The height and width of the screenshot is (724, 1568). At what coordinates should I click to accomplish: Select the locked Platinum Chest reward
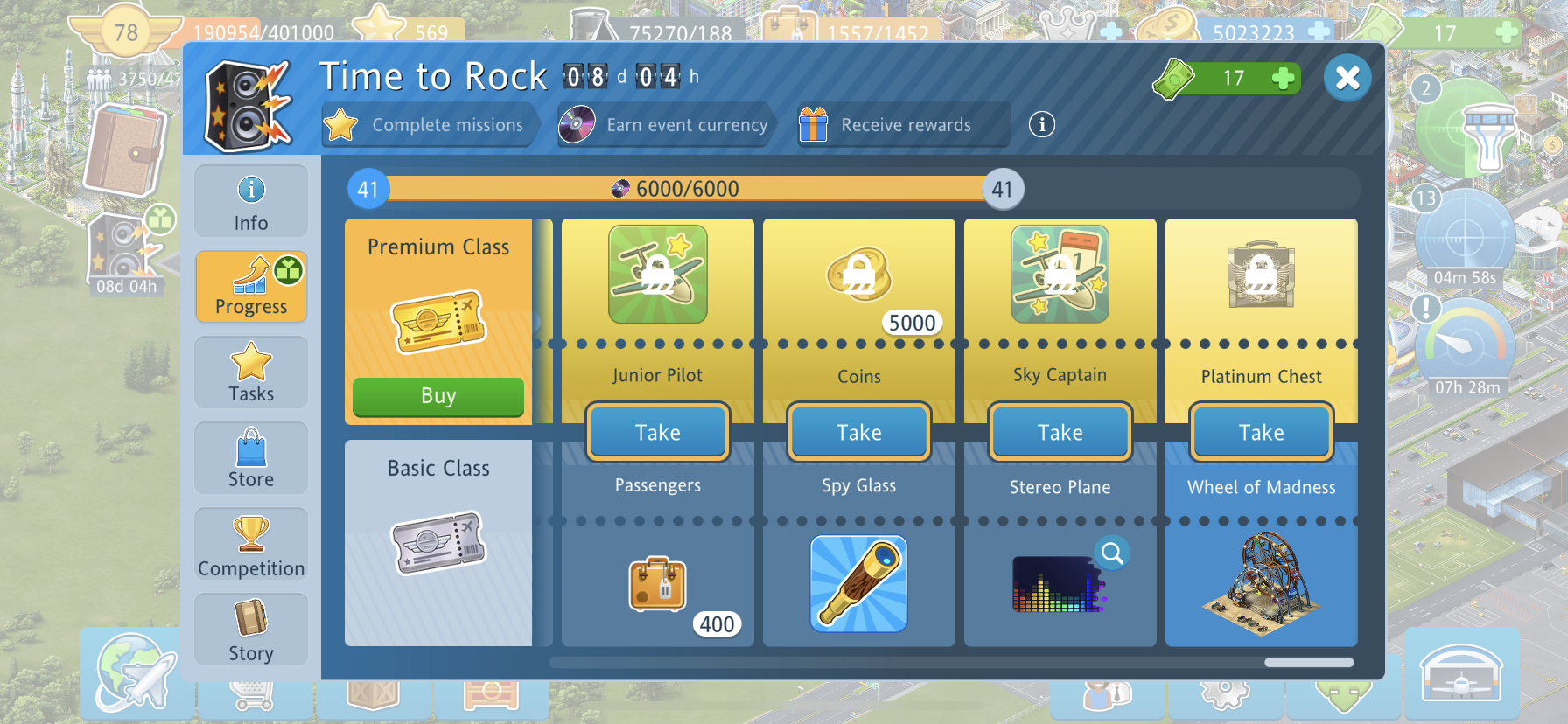[1262, 275]
